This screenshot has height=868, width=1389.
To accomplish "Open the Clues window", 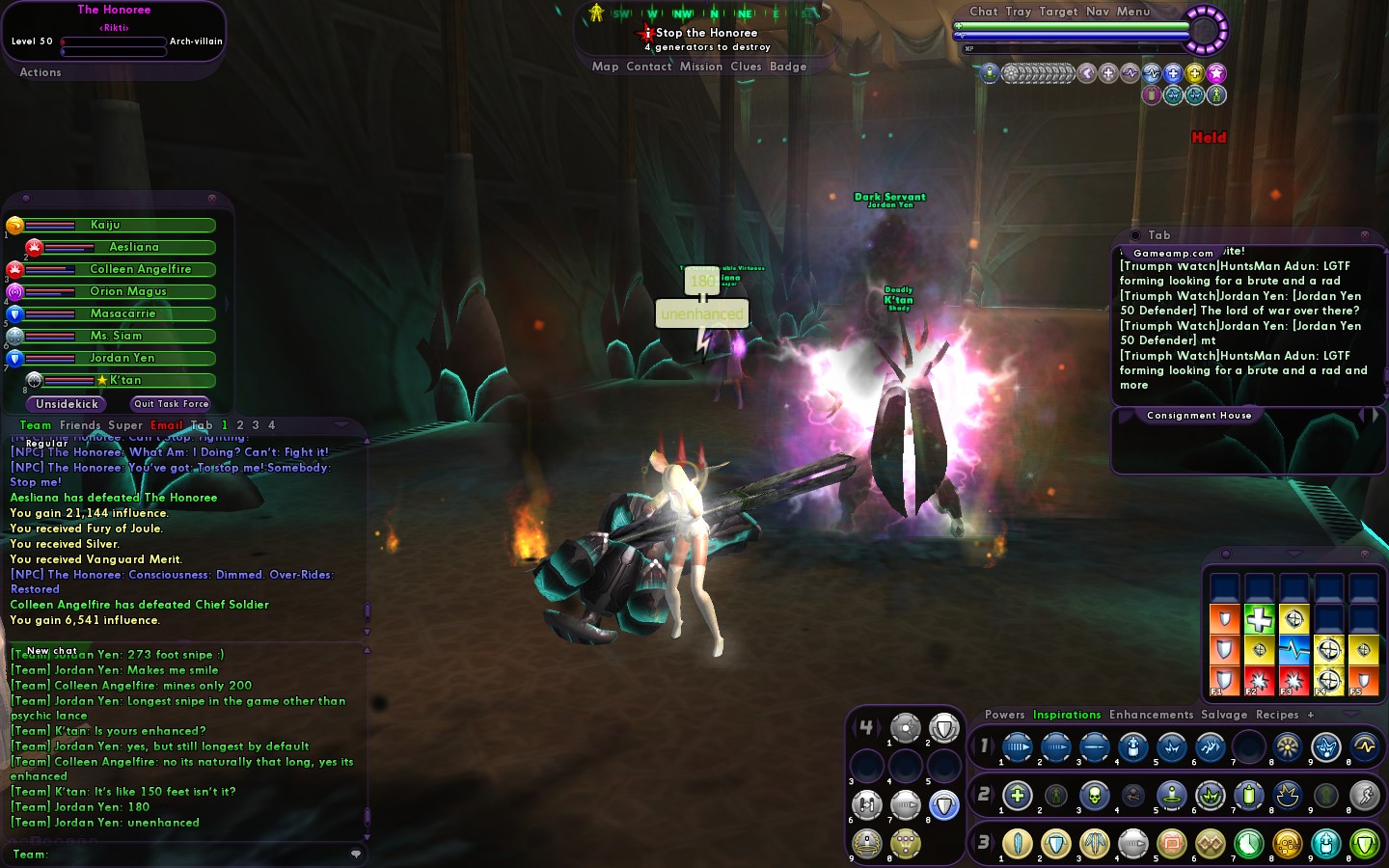I will [x=746, y=67].
